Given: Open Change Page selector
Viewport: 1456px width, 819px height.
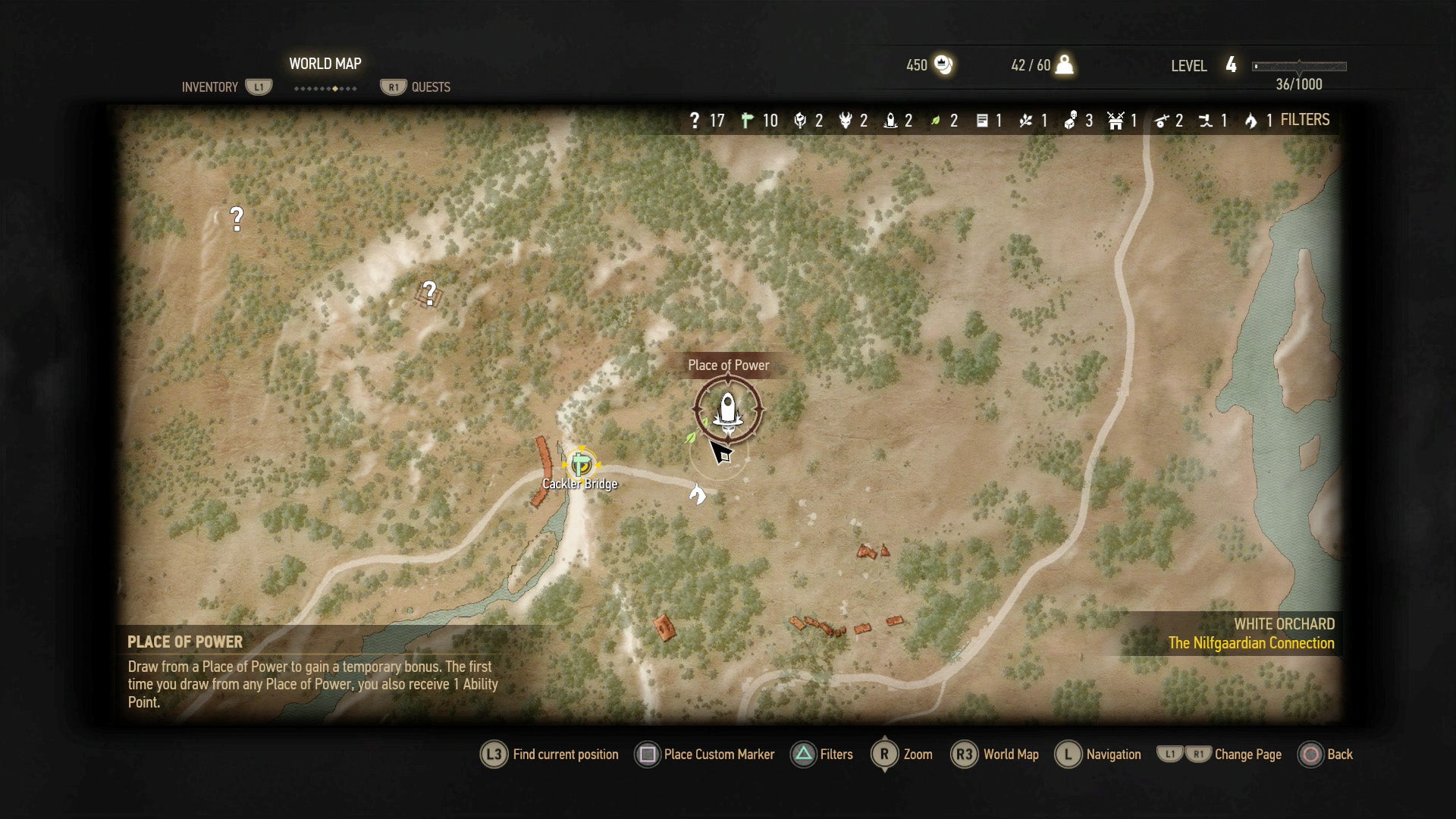Looking at the screenshot, I should click(x=1213, y=755).
